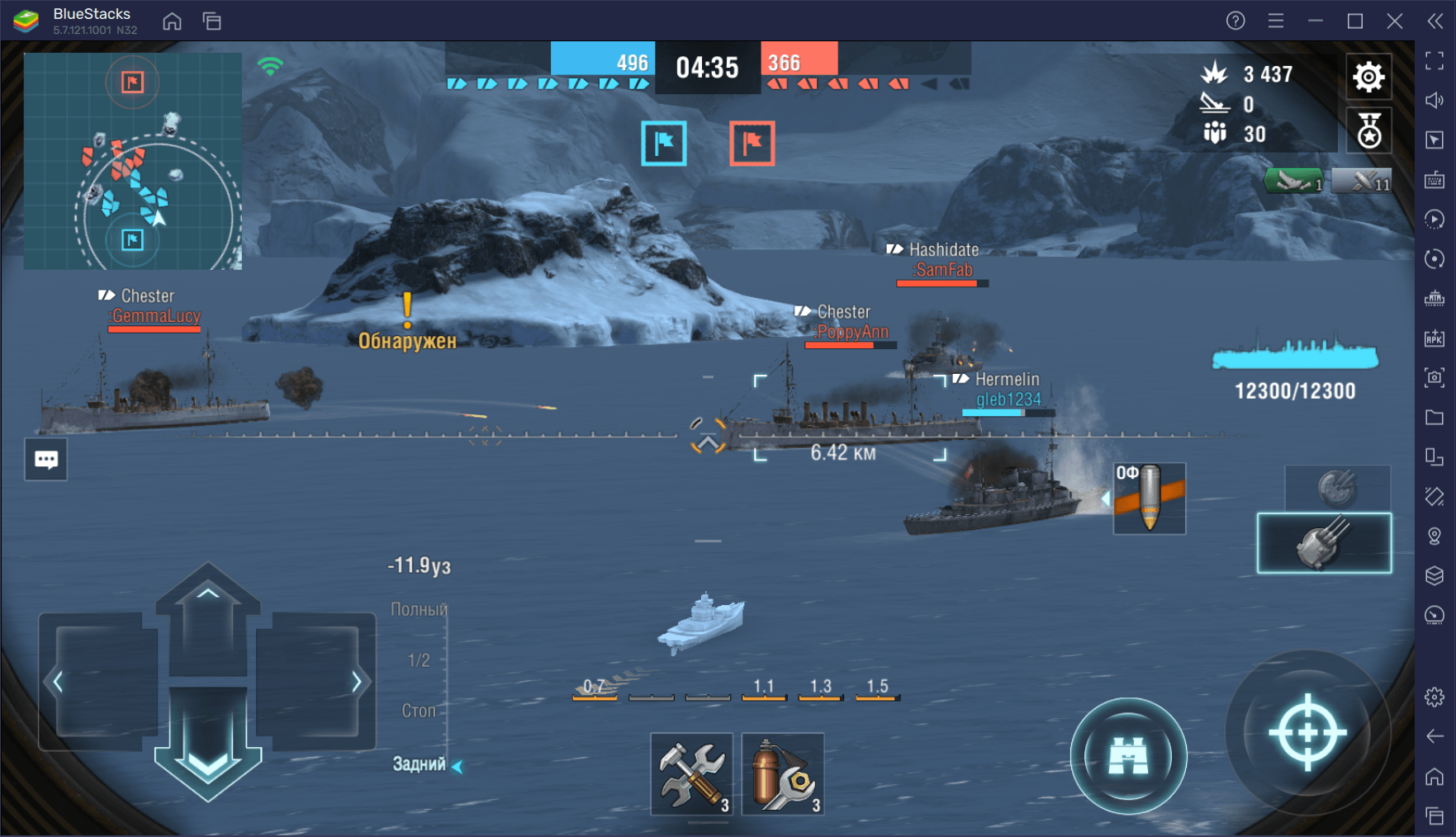The width and height of the screenshot is (1456, 837).
Task: Change the HE shell ammo type
Action: click(x=1150, y=498)
